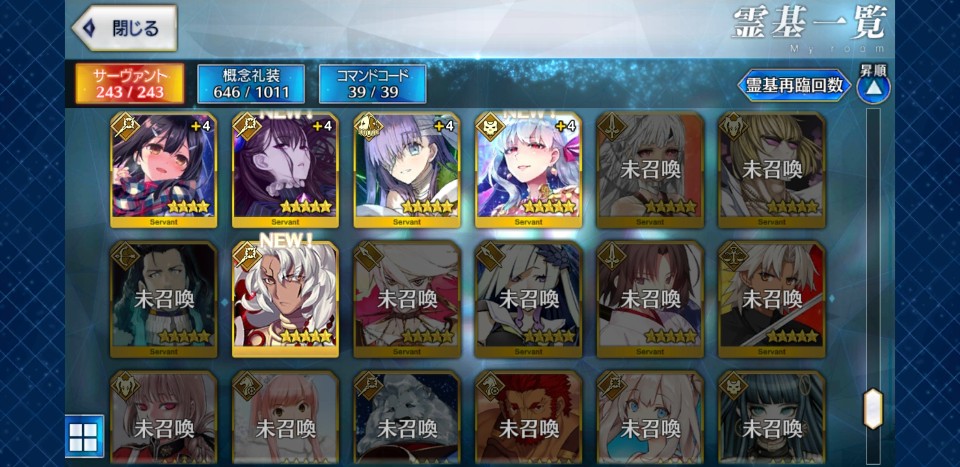Open the 概念礼装 tab

(x=251, y=84)
